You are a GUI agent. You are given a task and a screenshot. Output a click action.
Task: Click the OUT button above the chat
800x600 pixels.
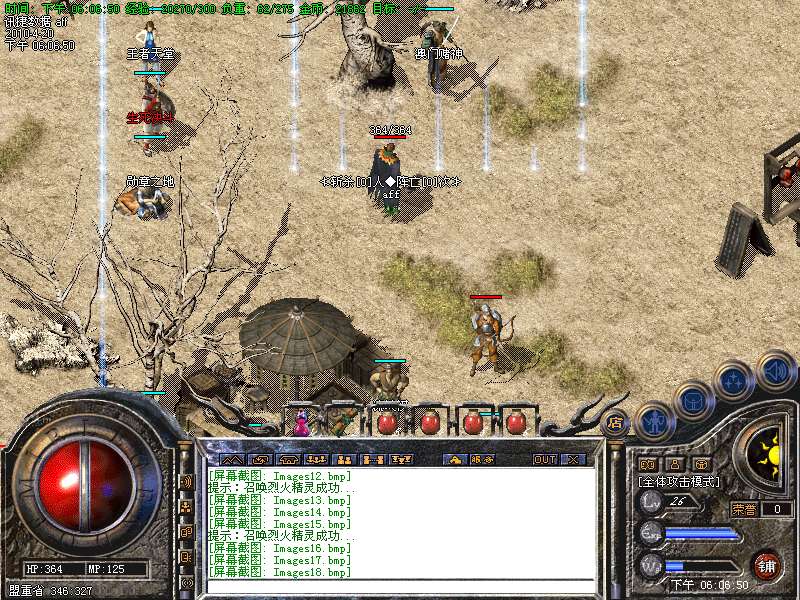(x=545, y=460)
